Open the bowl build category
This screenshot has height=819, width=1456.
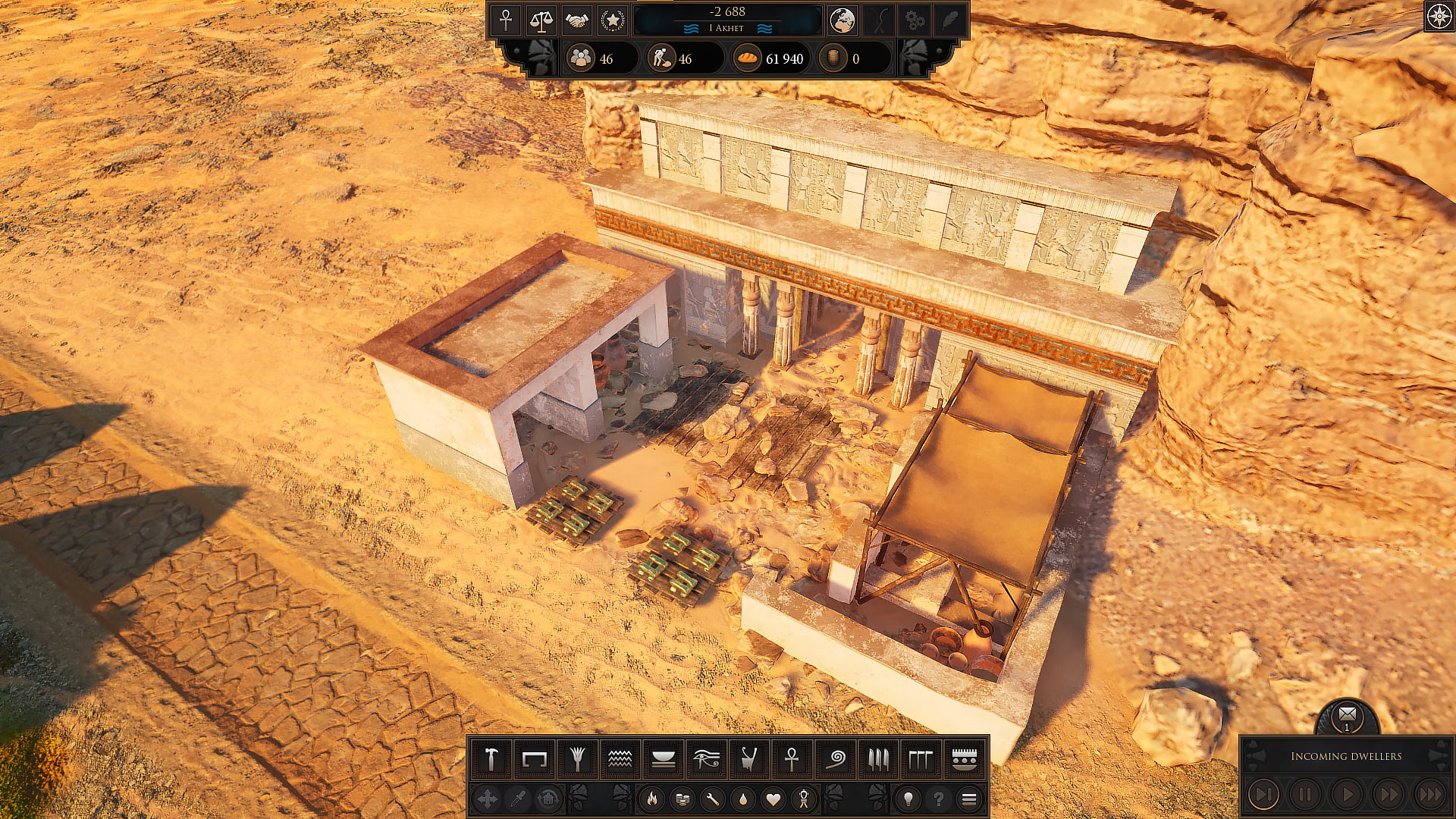[664, 758]
